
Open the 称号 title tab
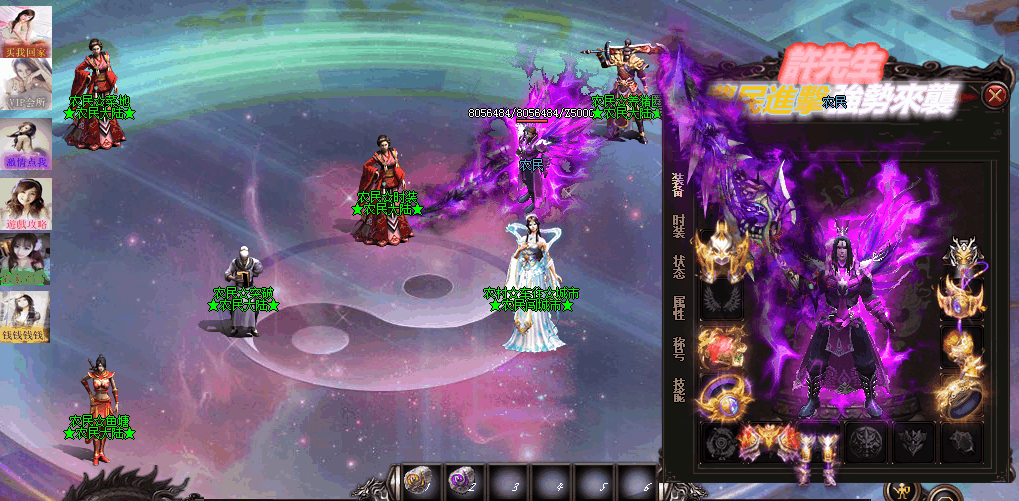point(679,349)
